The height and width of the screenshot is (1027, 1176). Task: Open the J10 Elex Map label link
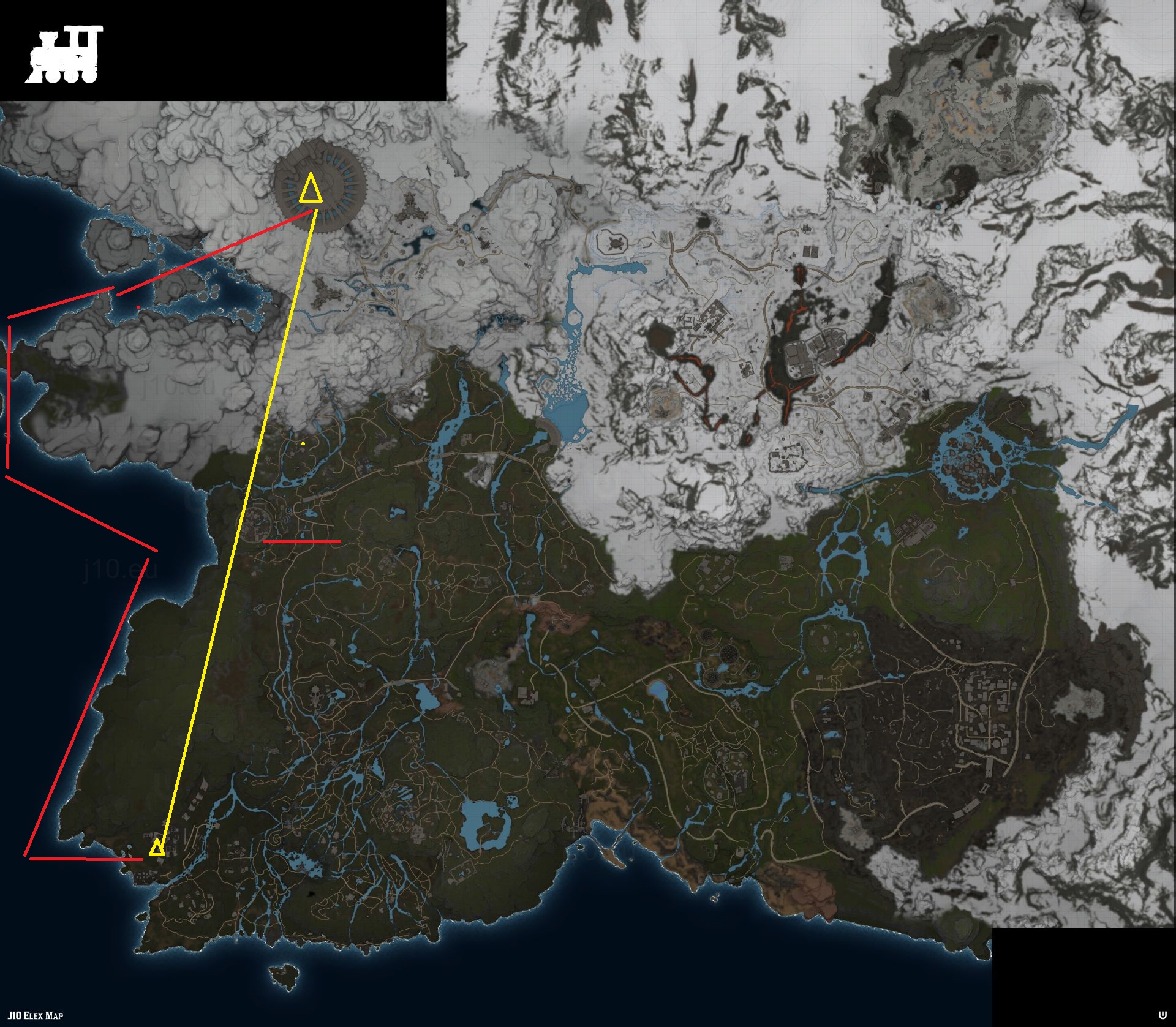[x=36, y=1015]
